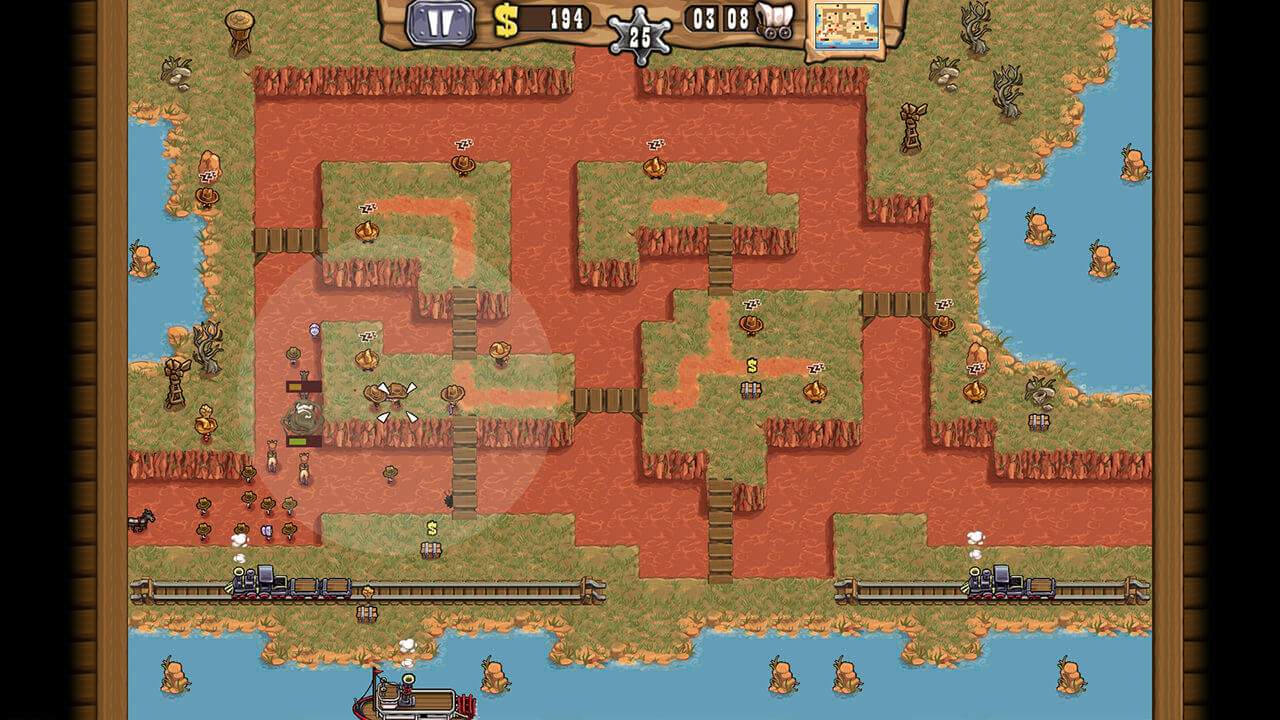Pause the game with the metal button
This screenshot has height=720, width=1280.
[x=440, y=22]
